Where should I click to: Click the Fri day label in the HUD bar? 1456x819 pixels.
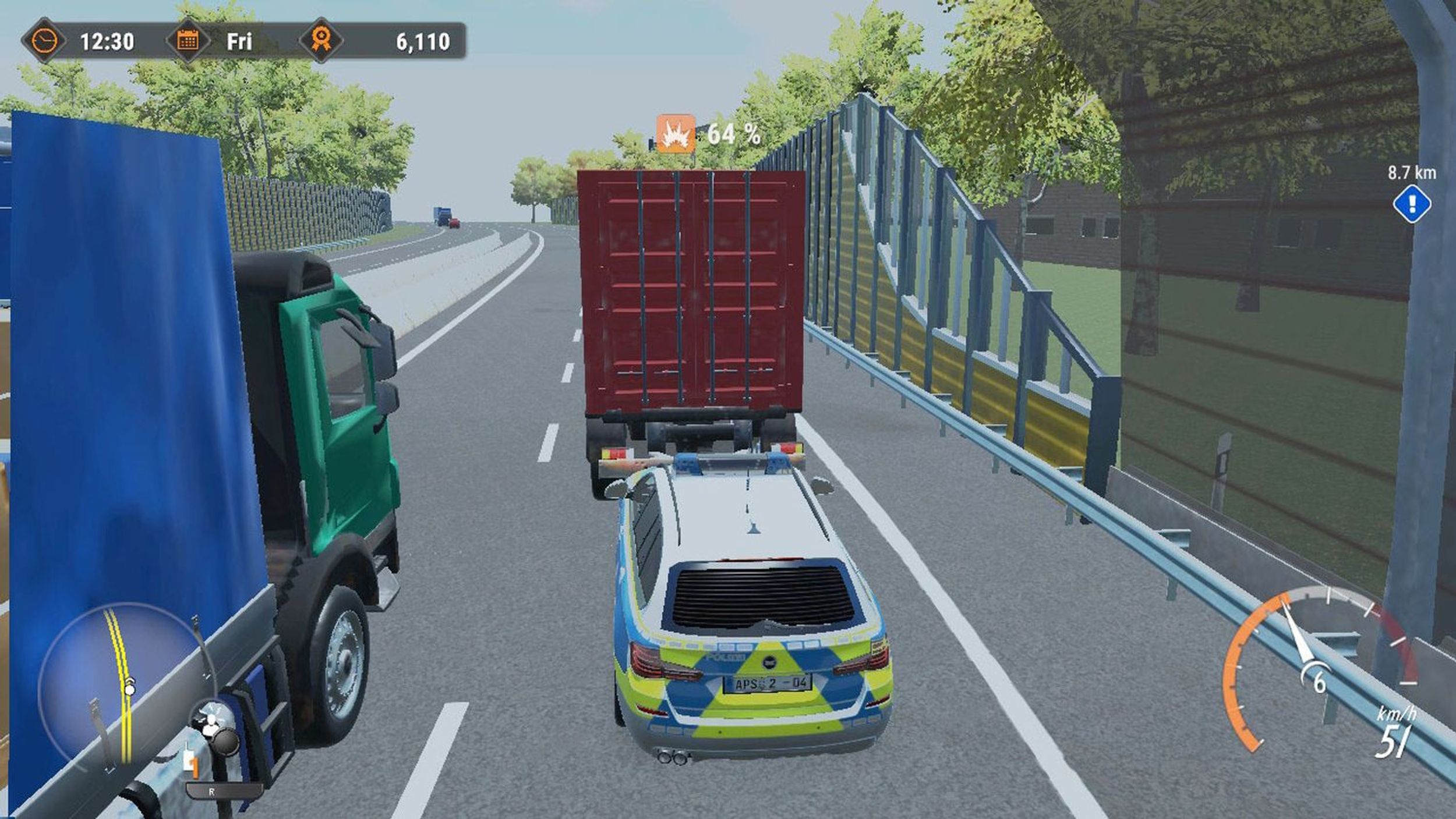click(241, 39)
